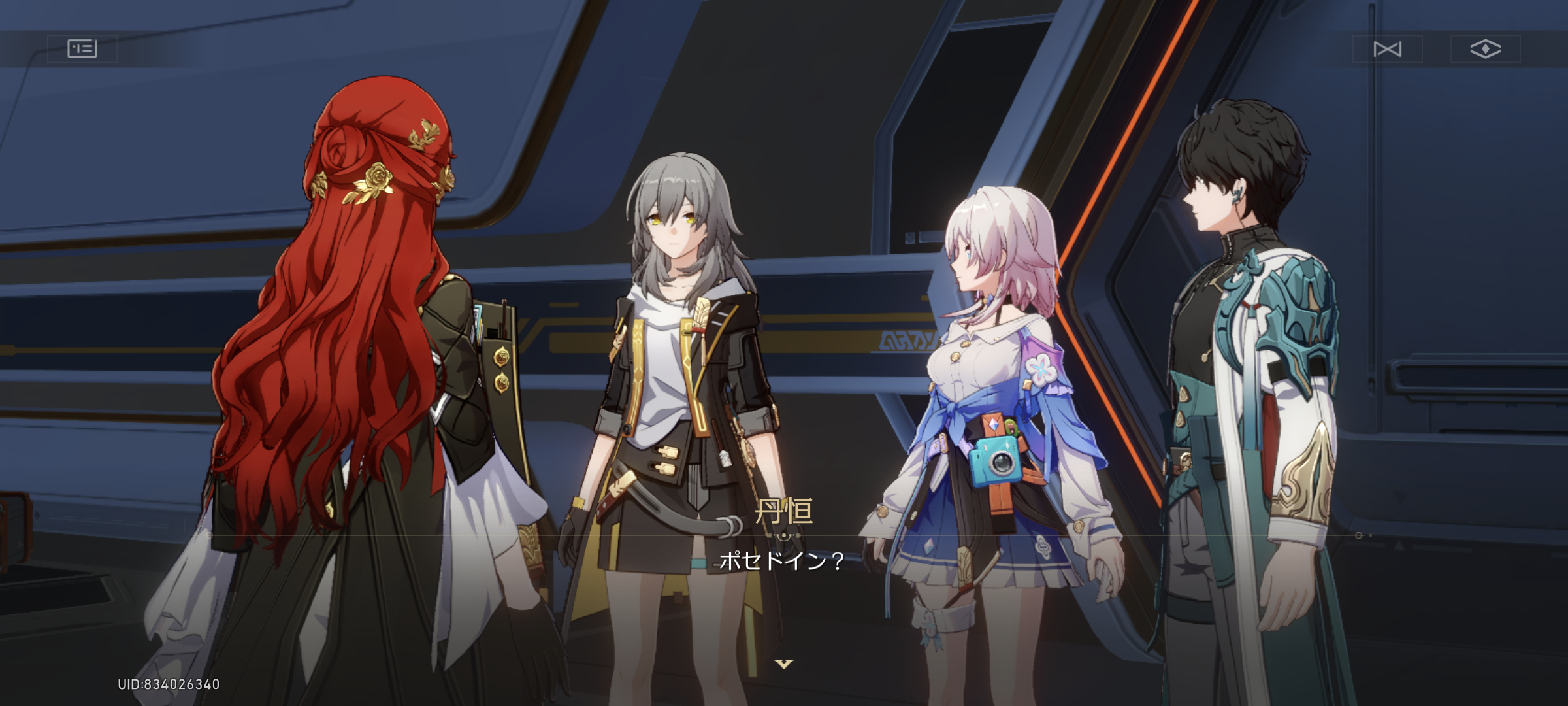Screen dimensions: 1568x706
Task: Advance dialogue with the down arrow
Action: (x=783, y=664)
